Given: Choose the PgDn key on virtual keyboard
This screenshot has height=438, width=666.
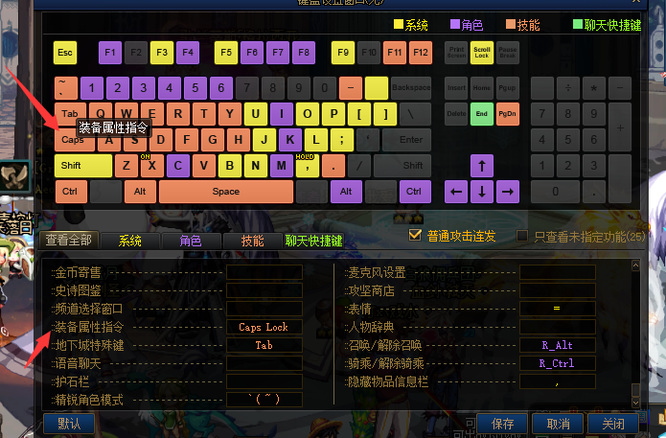Looking at the screenshot, I should 507,114.
